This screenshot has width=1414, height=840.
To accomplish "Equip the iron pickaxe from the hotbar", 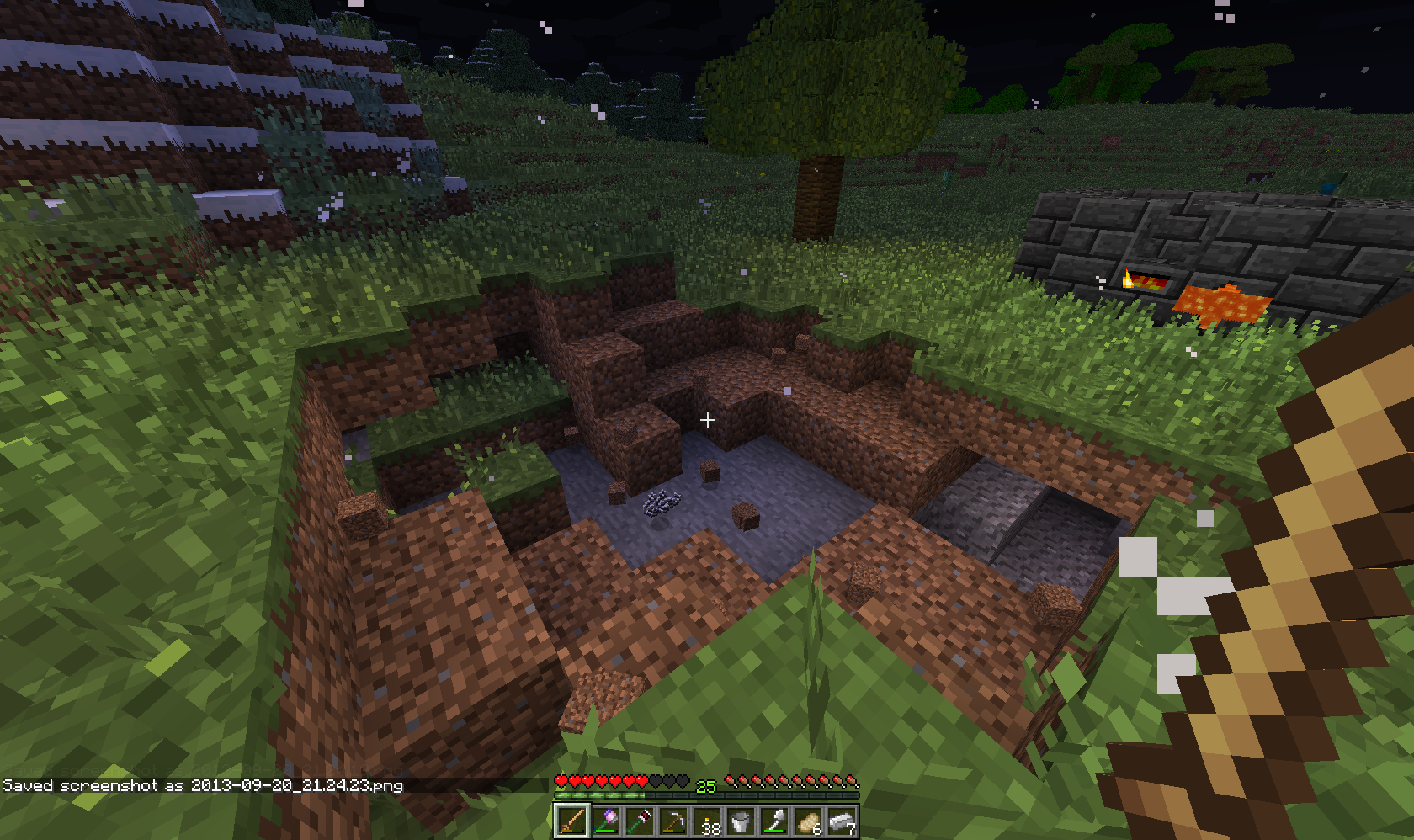I will click(x=672, y=821).
